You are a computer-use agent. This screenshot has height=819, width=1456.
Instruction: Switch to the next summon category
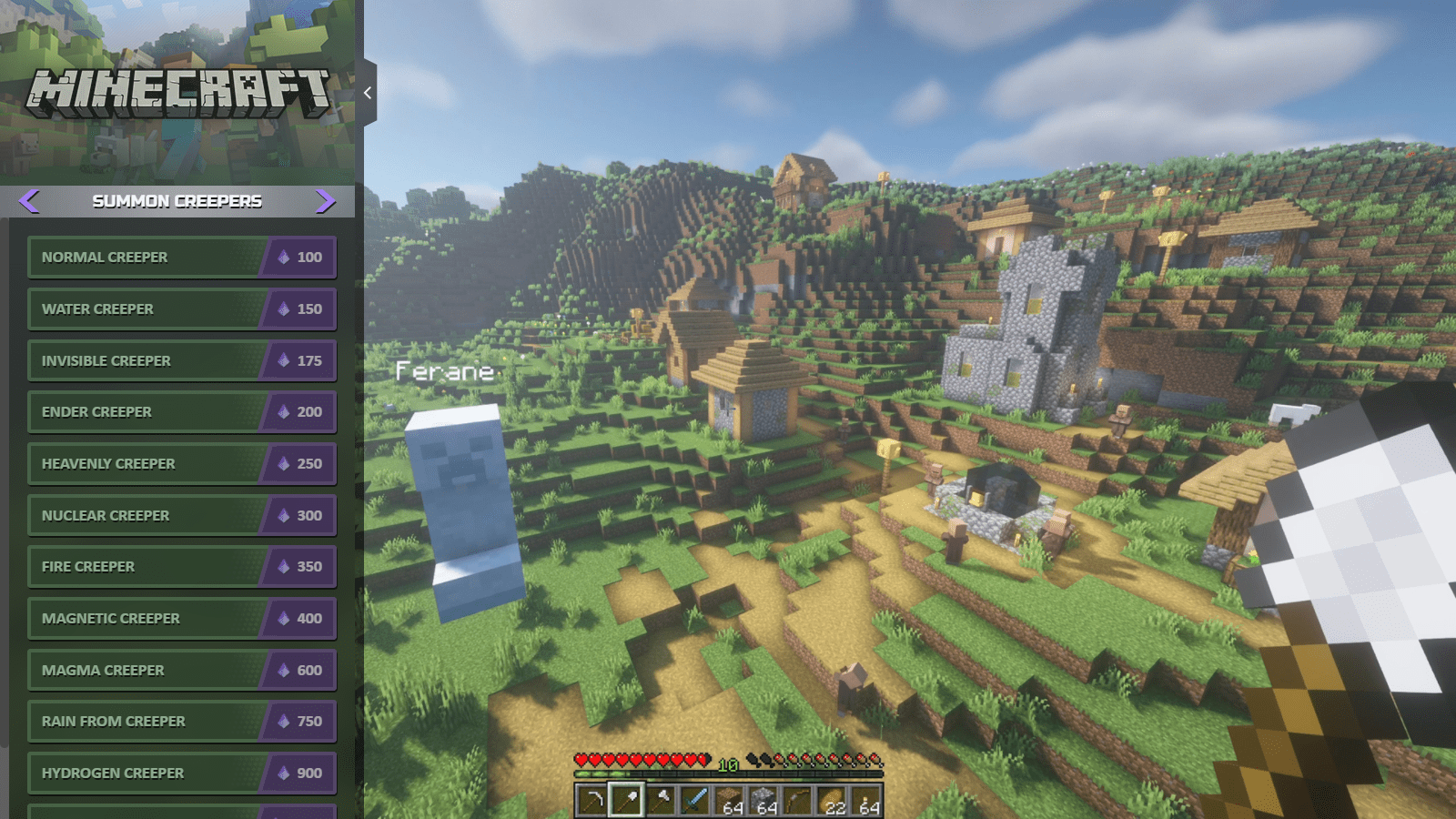325,201
